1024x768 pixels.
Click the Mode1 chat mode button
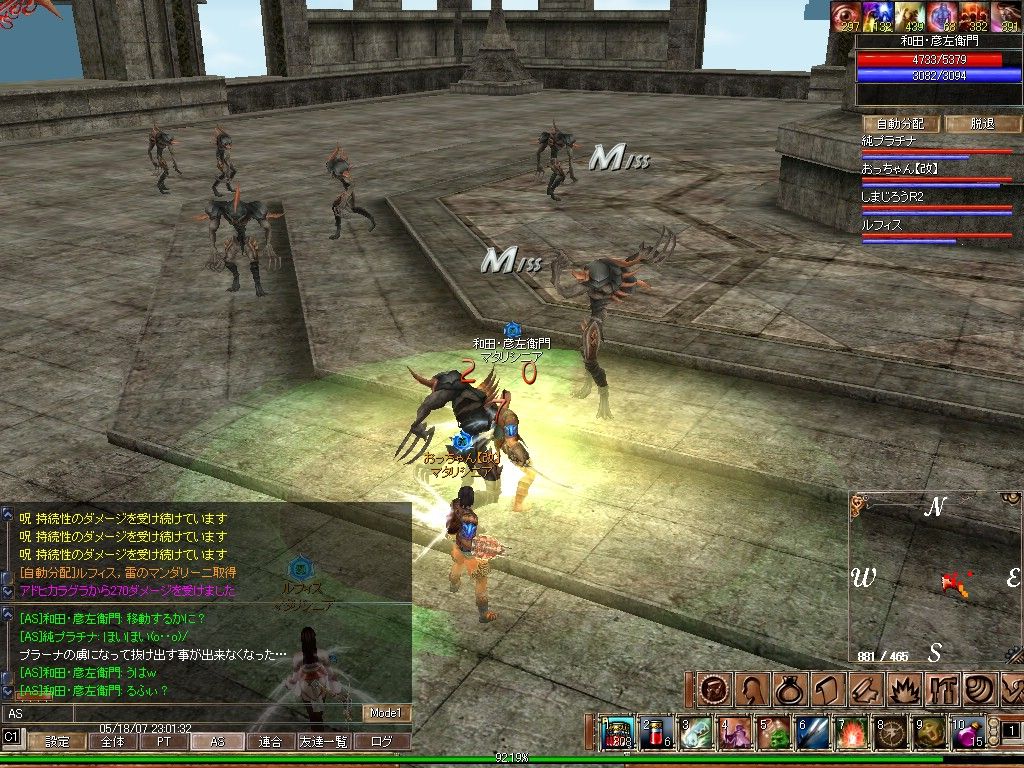(x=386, y=713)
